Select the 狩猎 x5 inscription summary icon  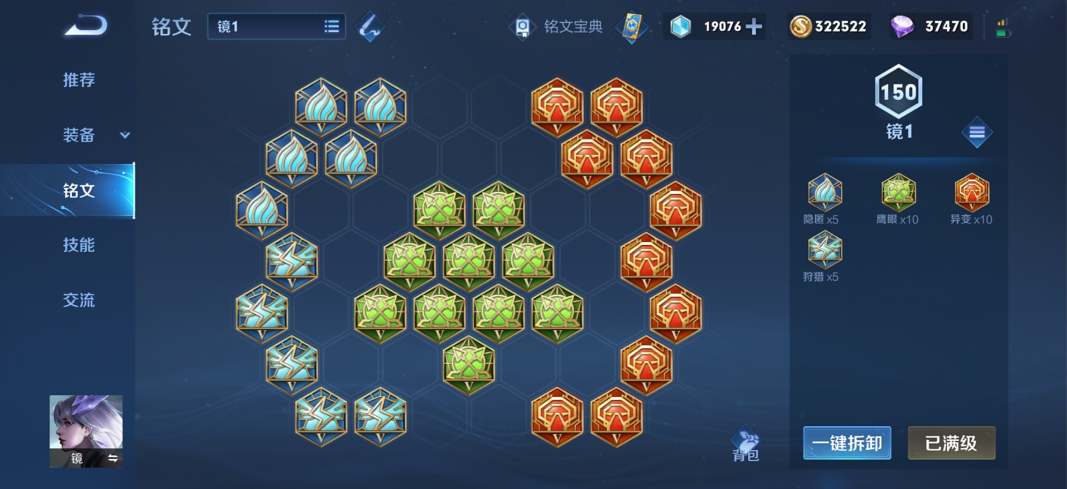(825, 249)
